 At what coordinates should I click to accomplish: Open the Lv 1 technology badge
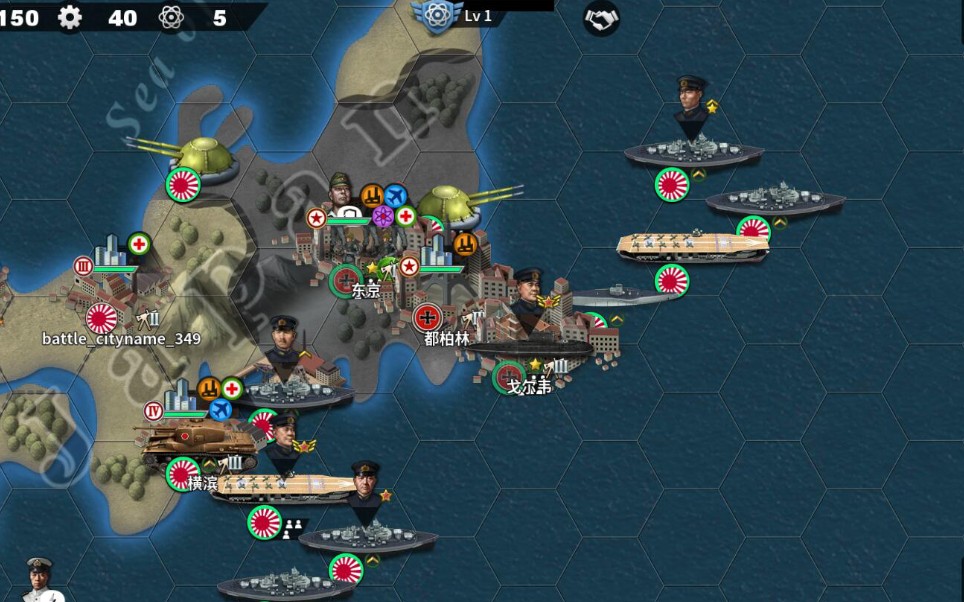click(x=435, y=14)
